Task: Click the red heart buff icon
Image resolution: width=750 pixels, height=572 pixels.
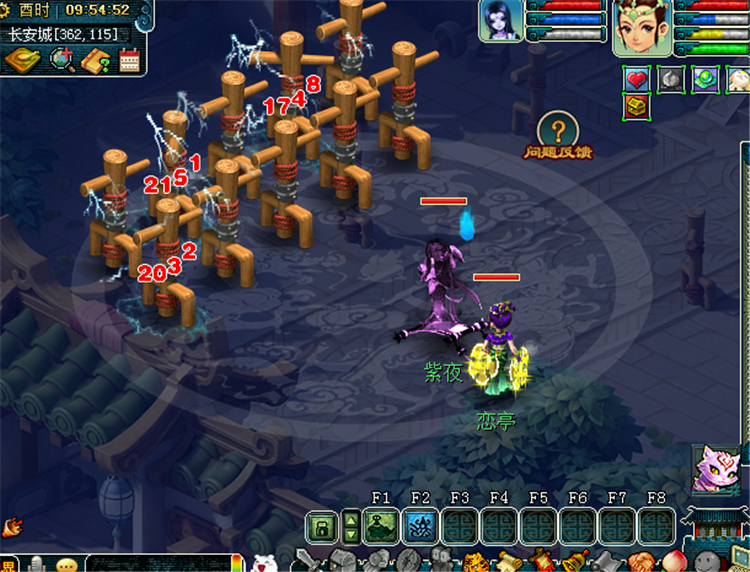Action: tap(637, 79)
